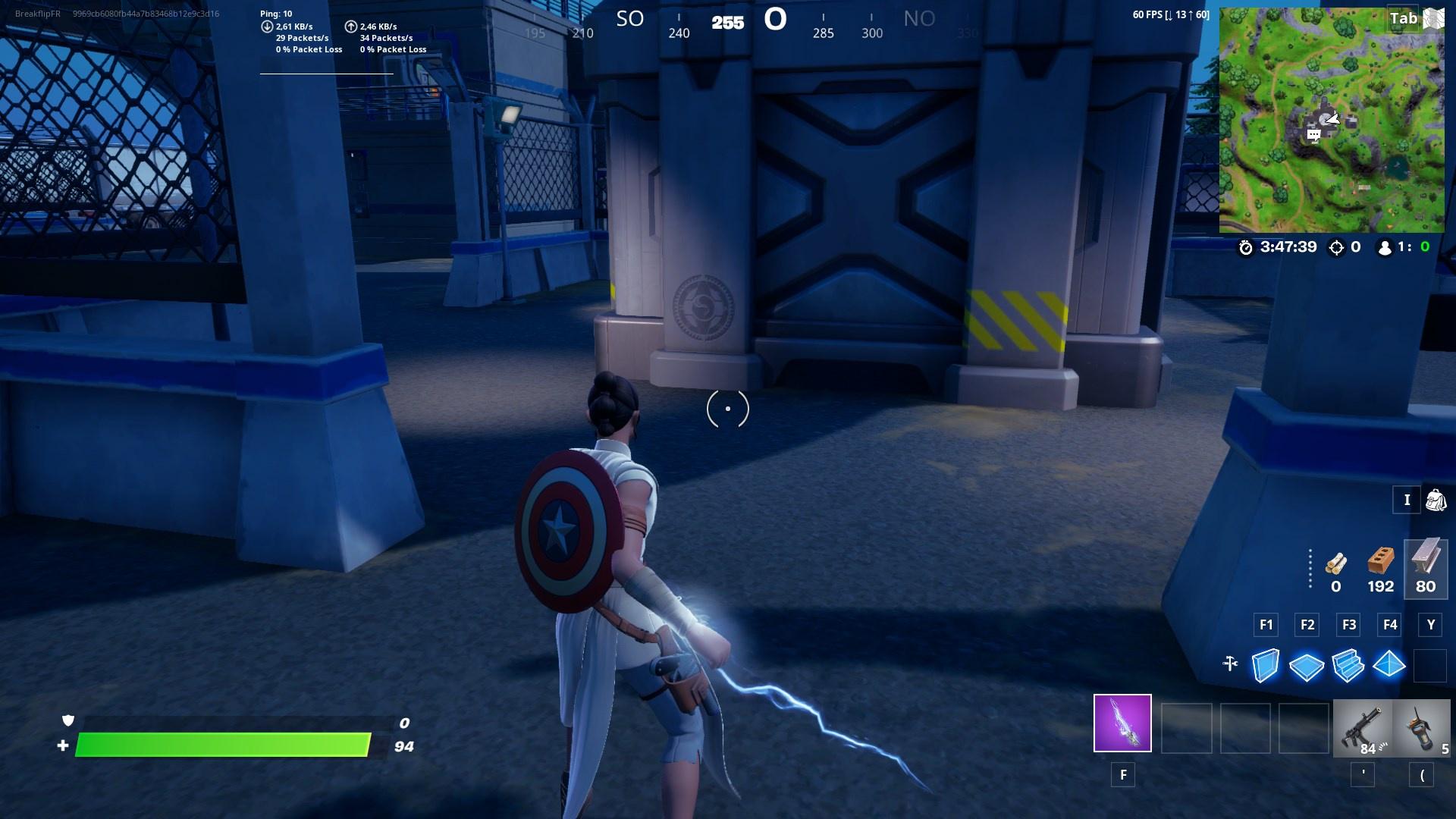Select the stairs build piece
Screen dimensions: 1456x819
tap(1347, 665)
